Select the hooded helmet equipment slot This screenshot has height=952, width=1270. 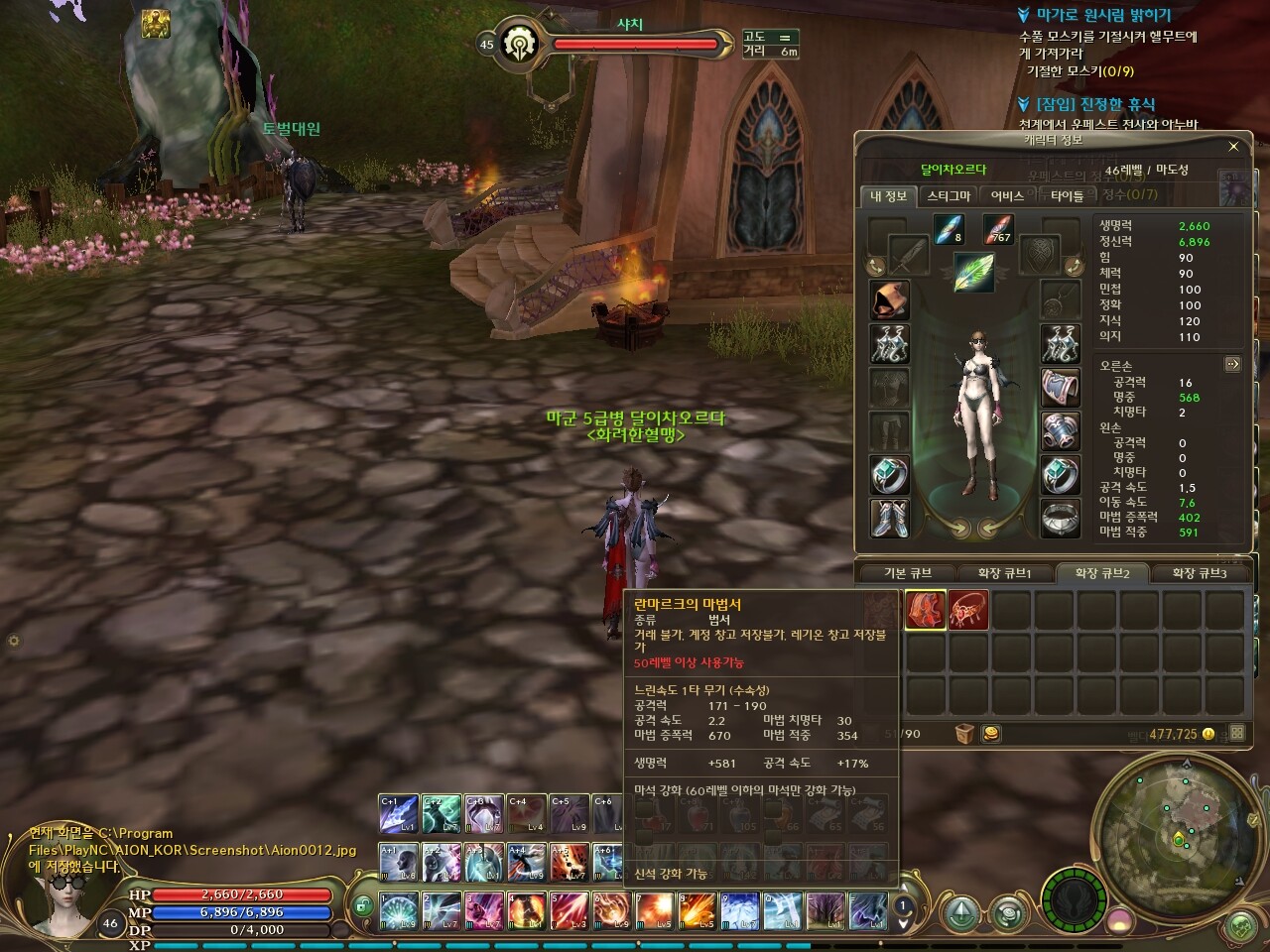[890, 299]
